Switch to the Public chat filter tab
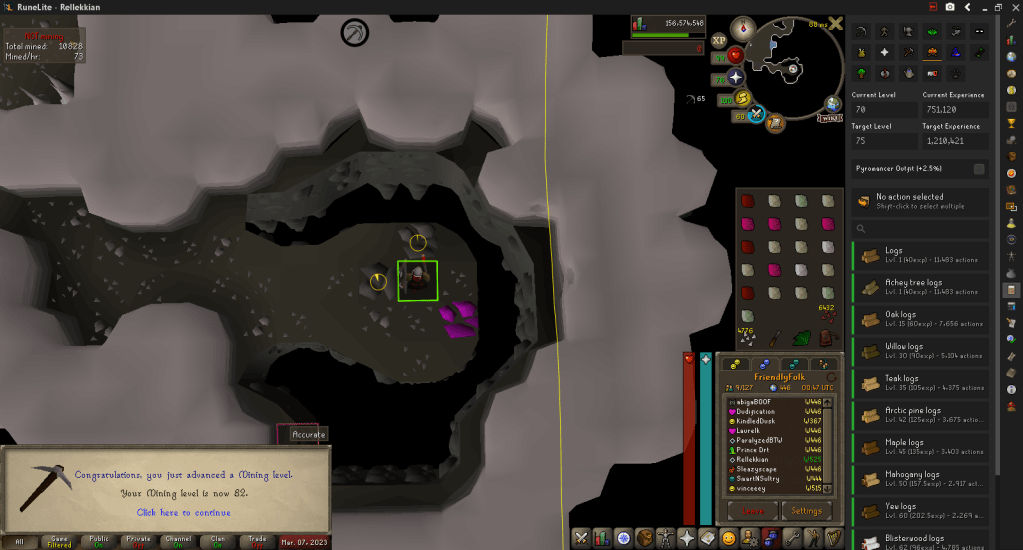This screenshot has width=1023, height=550. click(x=99, y=541)
